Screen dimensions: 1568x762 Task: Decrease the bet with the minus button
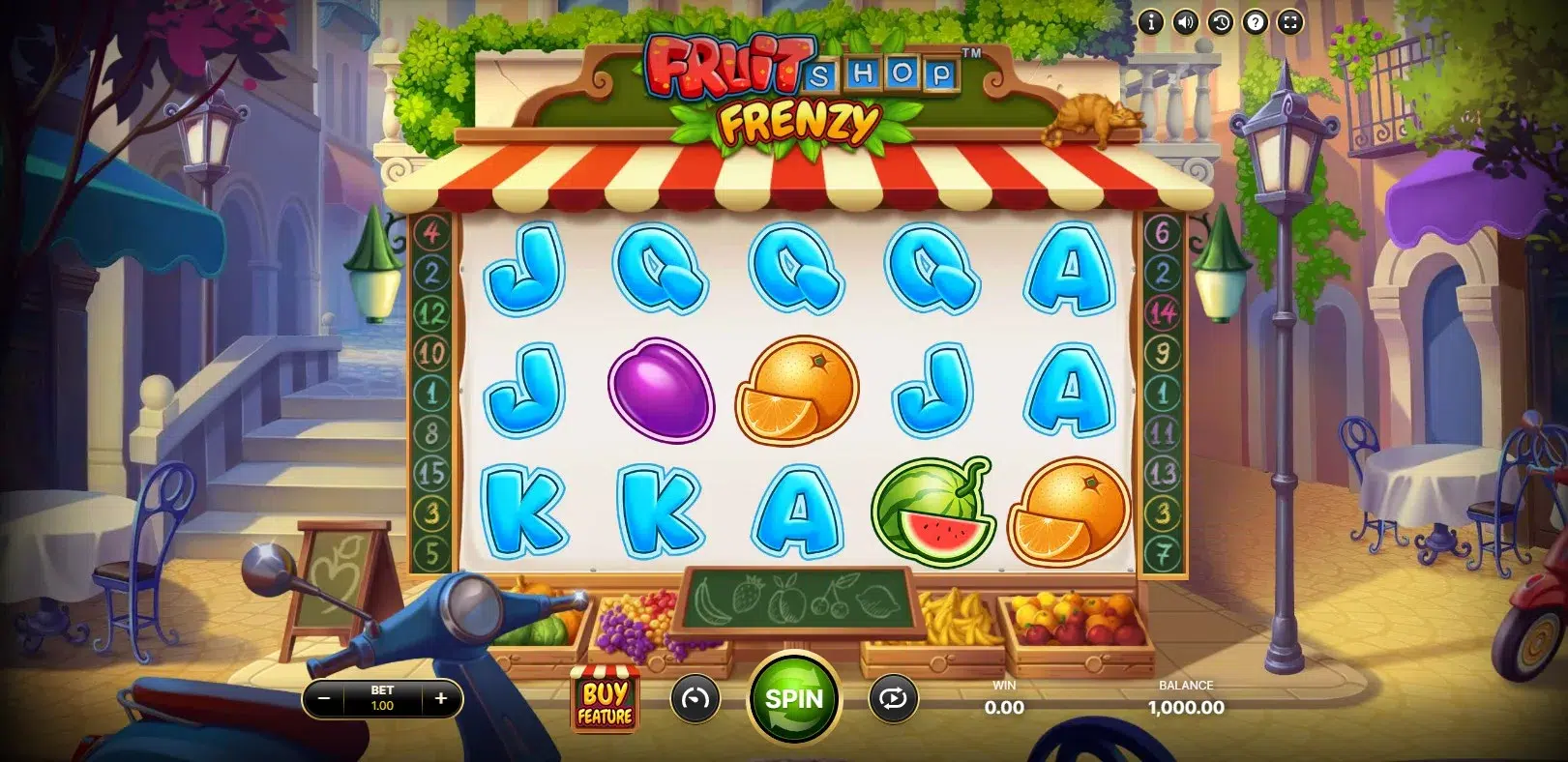[x=325, y=698]
